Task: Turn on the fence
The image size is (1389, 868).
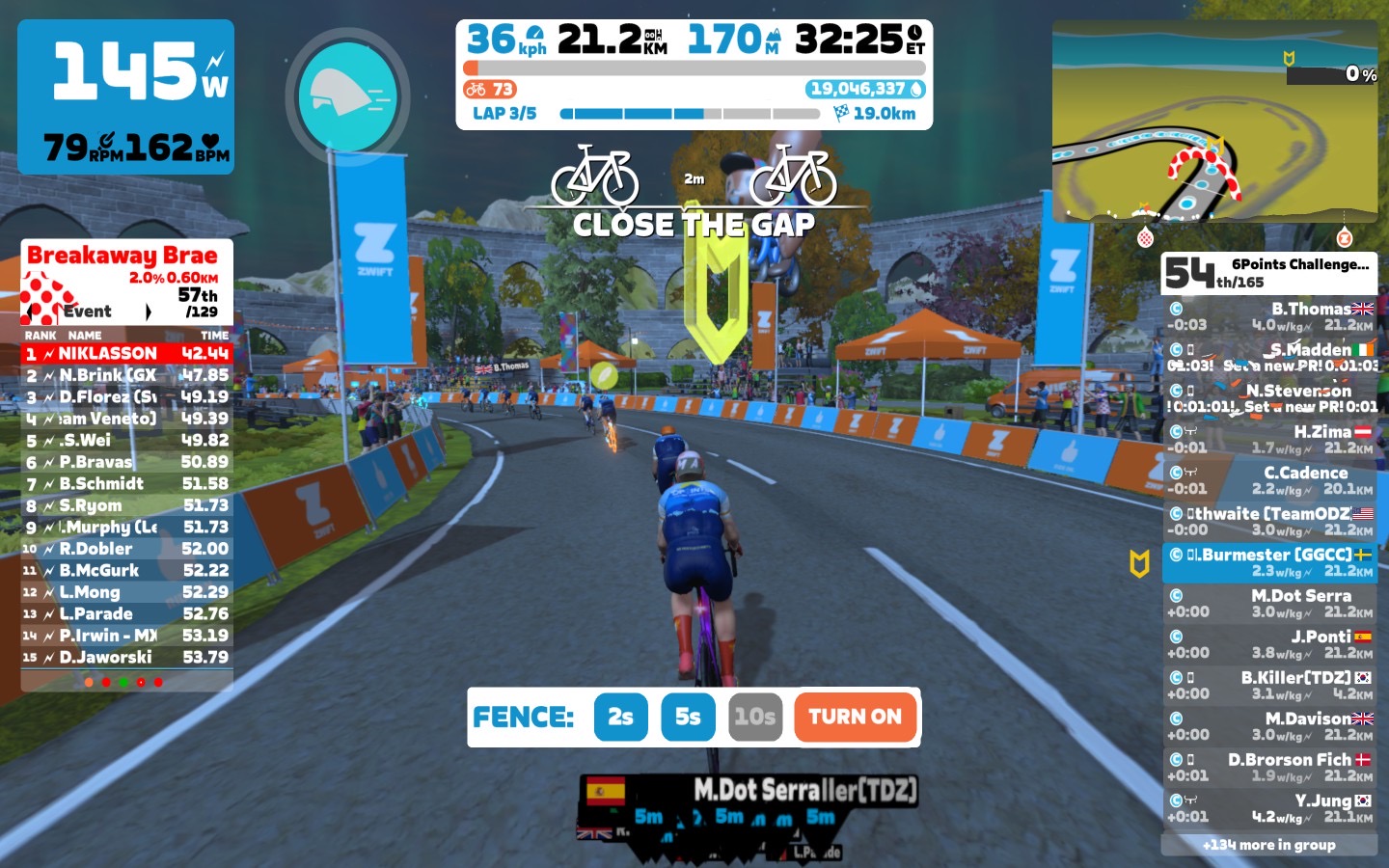Action: [855, 717]
